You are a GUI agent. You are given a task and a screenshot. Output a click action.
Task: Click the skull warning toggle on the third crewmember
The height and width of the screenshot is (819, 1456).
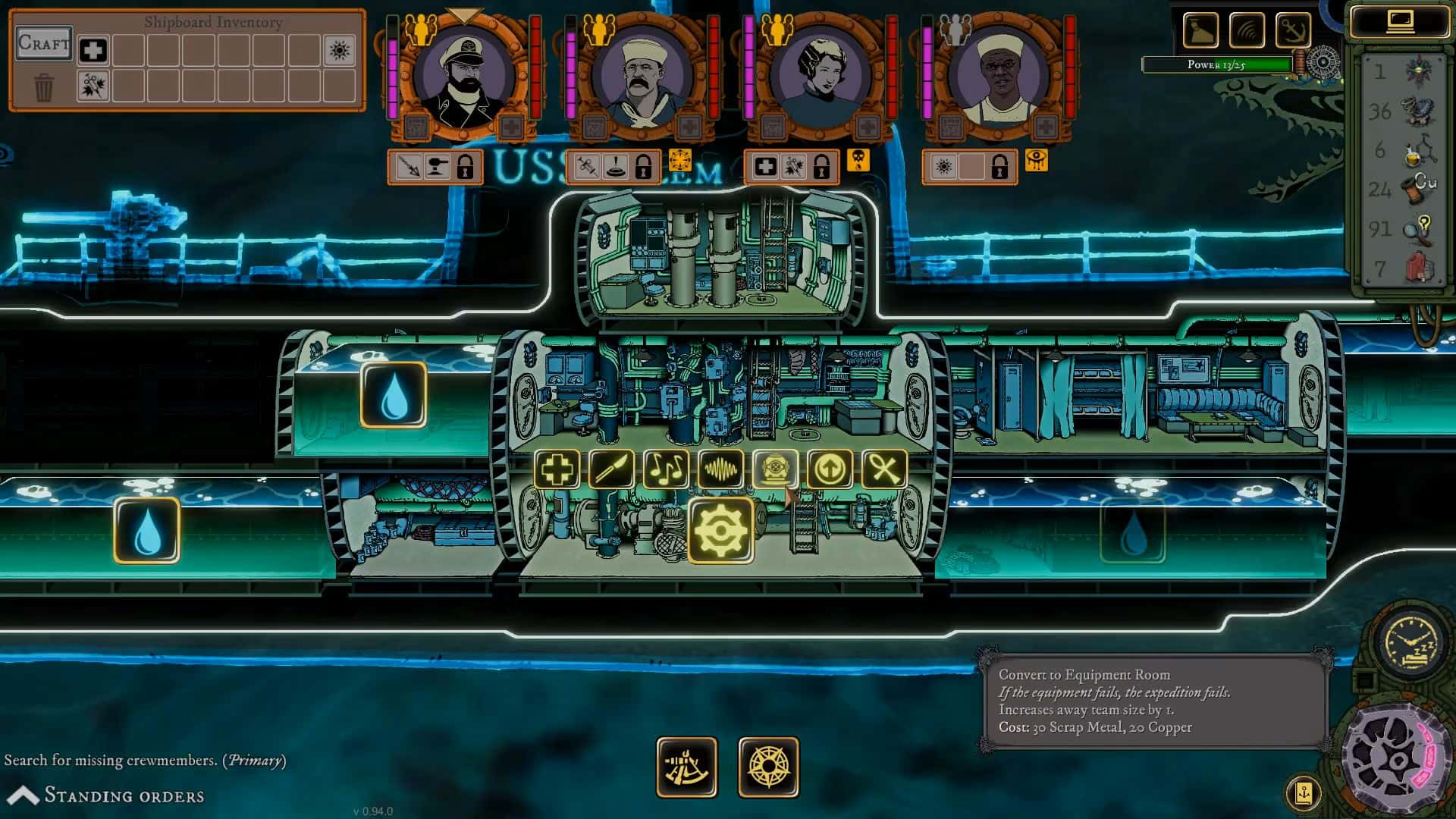point(859,160)
